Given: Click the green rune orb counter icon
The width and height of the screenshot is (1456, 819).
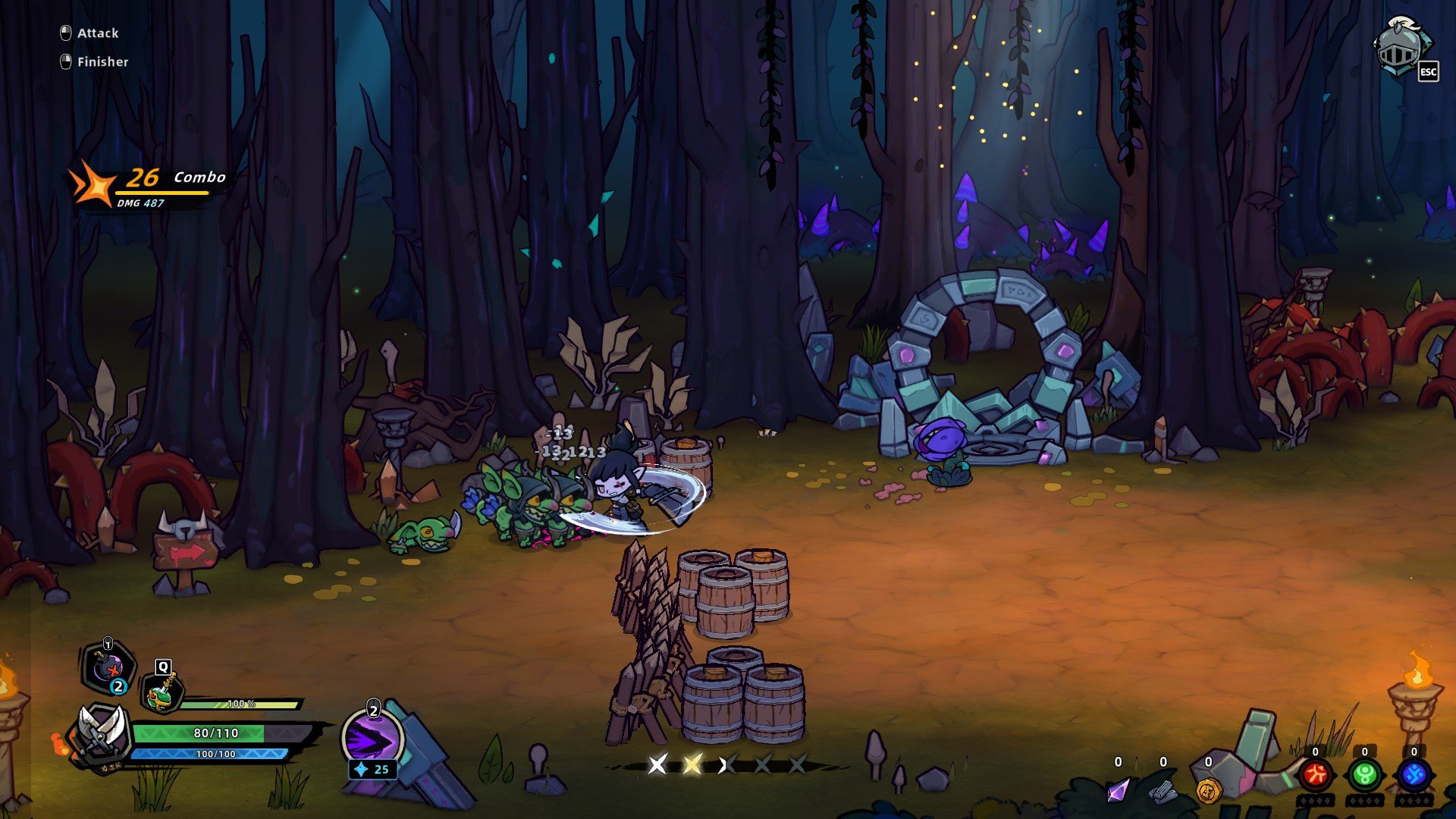Looking at the screenshot, I should click(1363, 775).
